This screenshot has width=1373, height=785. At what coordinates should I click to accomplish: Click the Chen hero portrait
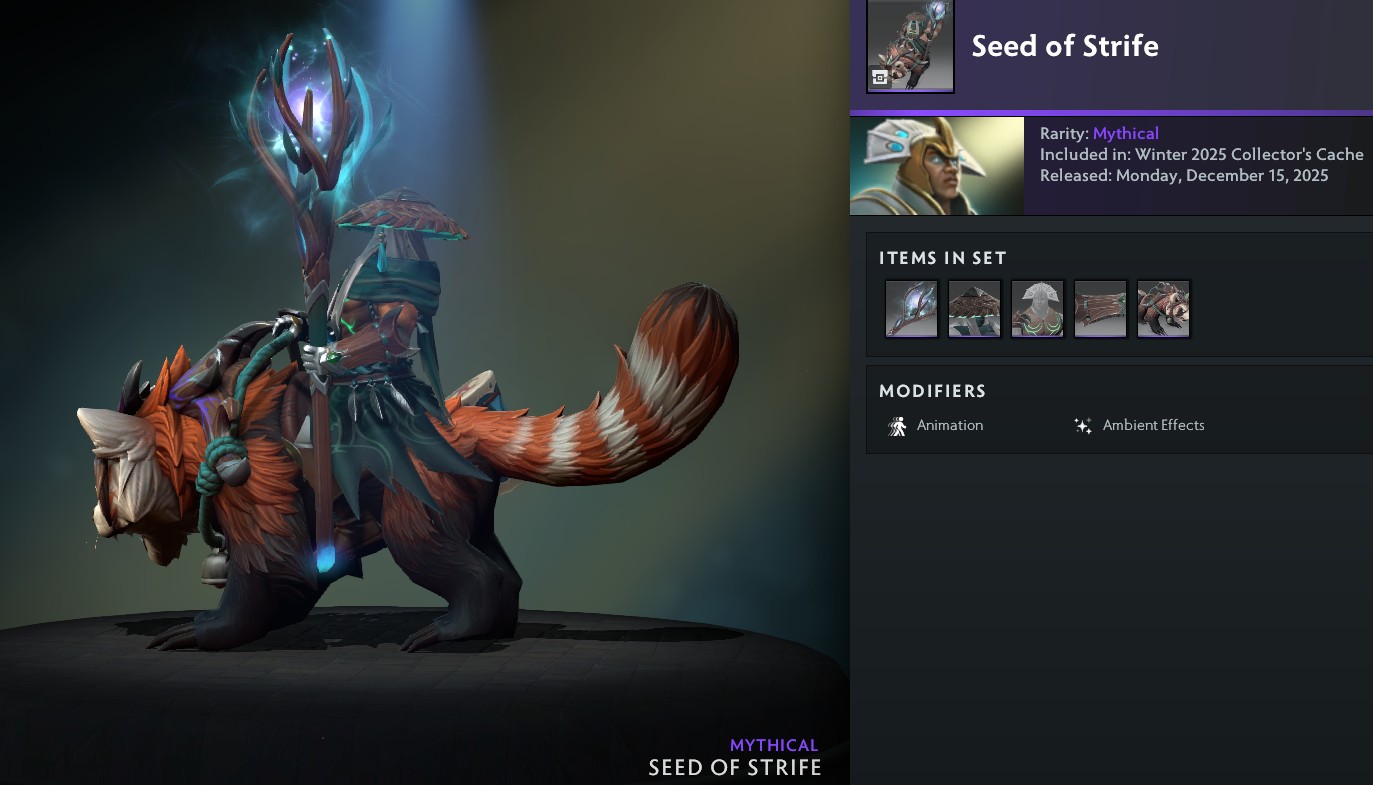point(936,166)
